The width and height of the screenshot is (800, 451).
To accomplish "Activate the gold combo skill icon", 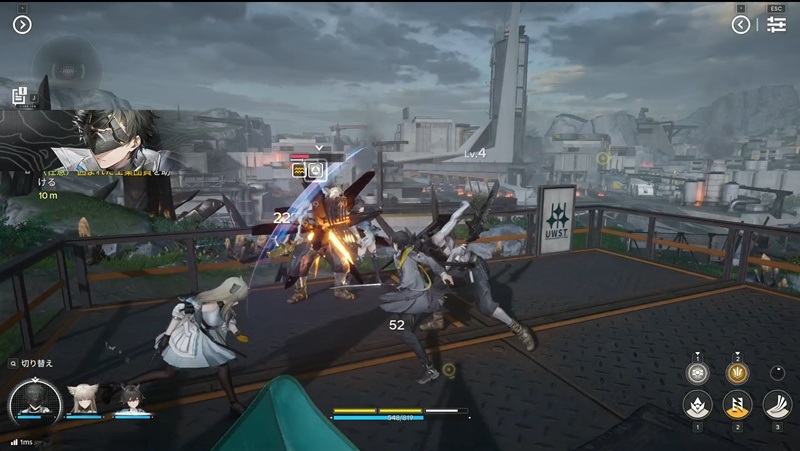I will 737,373.
